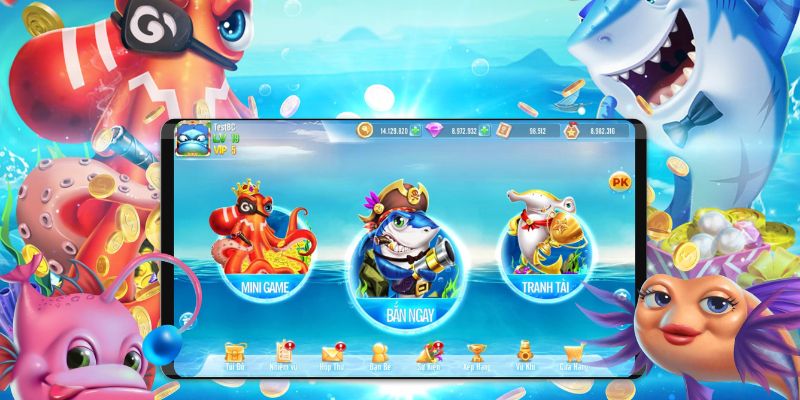
Task: Open the Túi Đồ bag
Action: click(x=236, y=353)
